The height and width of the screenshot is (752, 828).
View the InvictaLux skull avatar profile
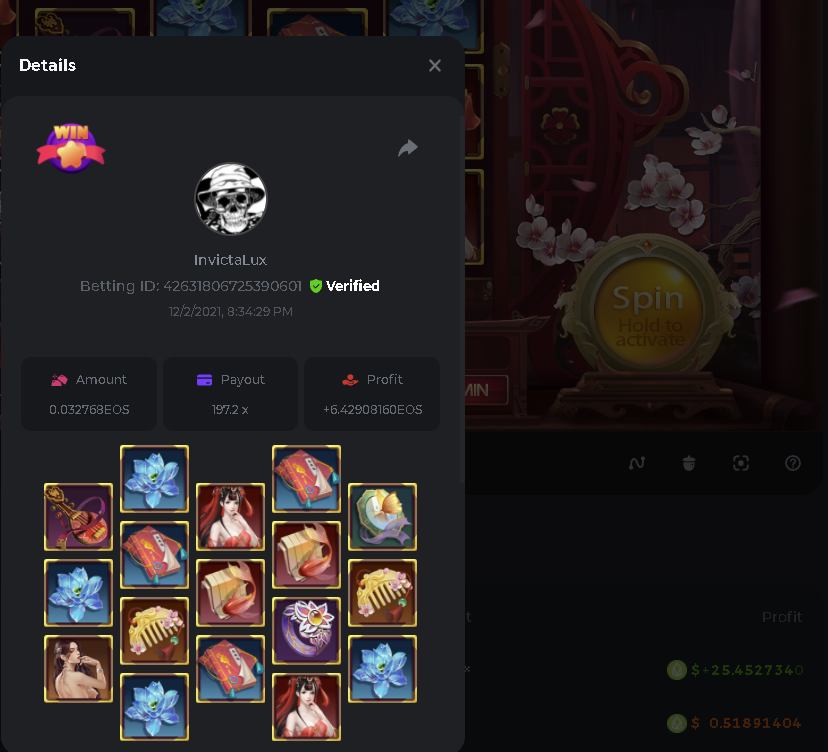230,199
